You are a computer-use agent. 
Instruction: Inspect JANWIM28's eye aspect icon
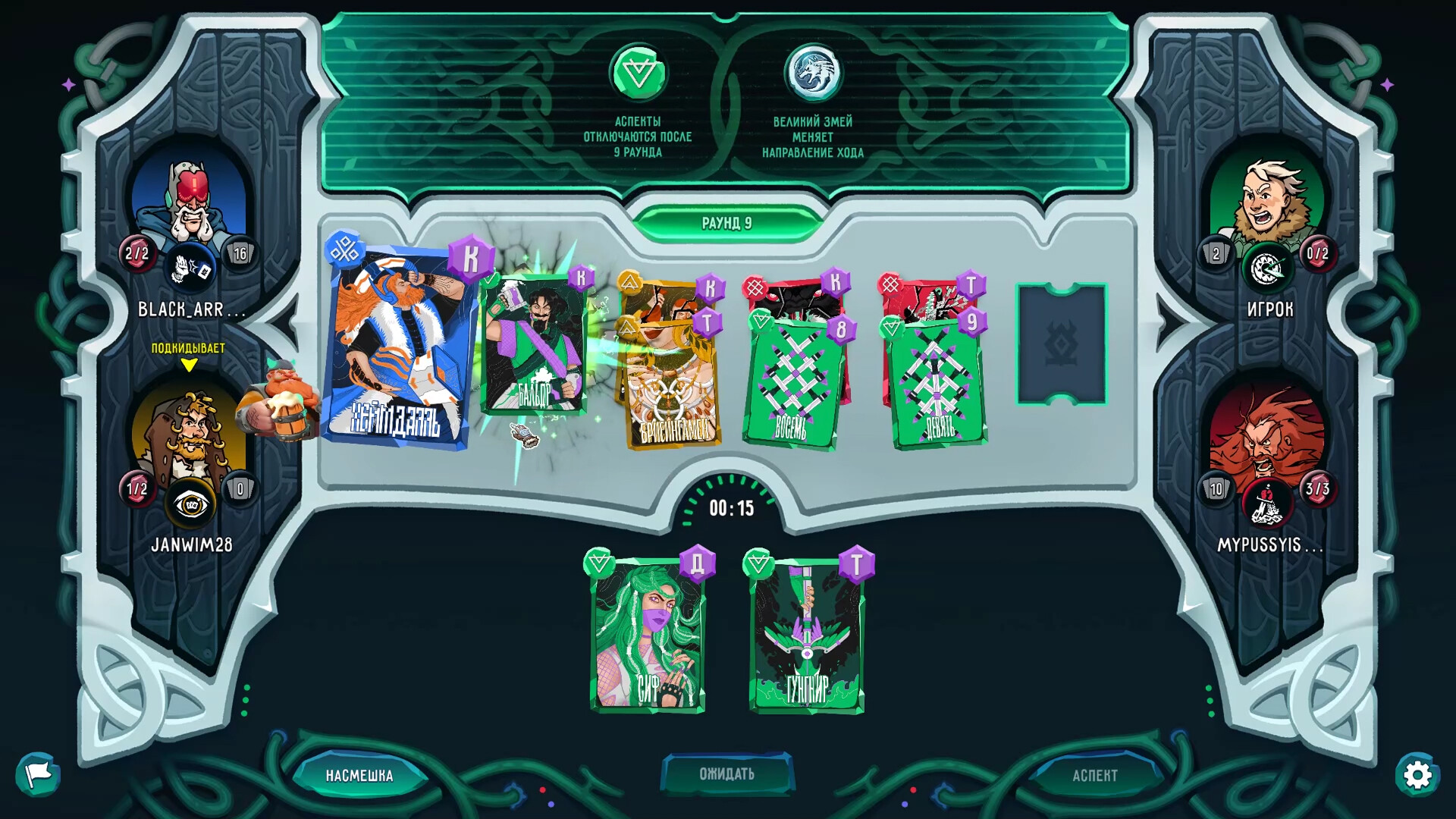[x=190, y=504]
